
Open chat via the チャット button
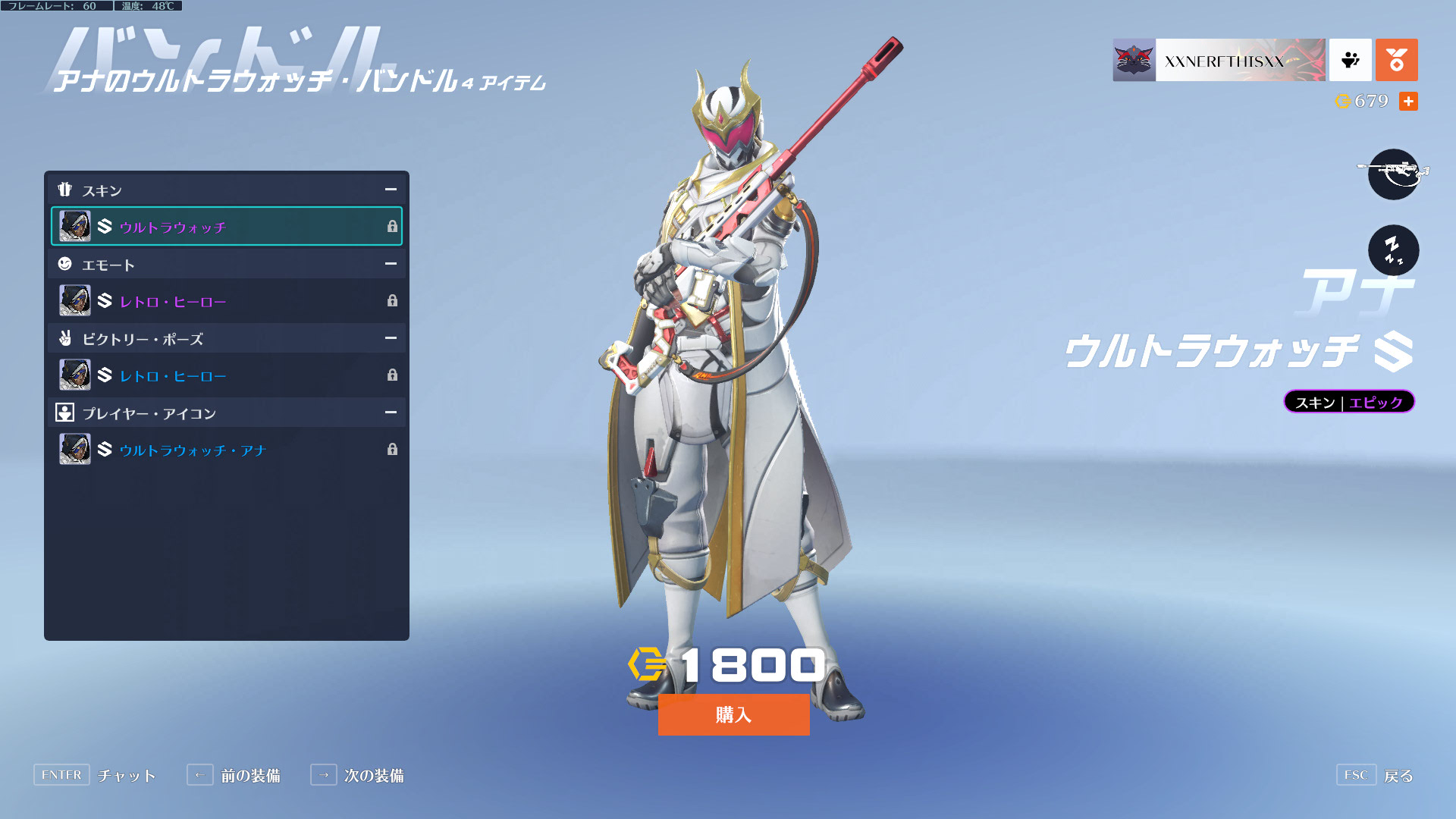[x=95, y=775]
